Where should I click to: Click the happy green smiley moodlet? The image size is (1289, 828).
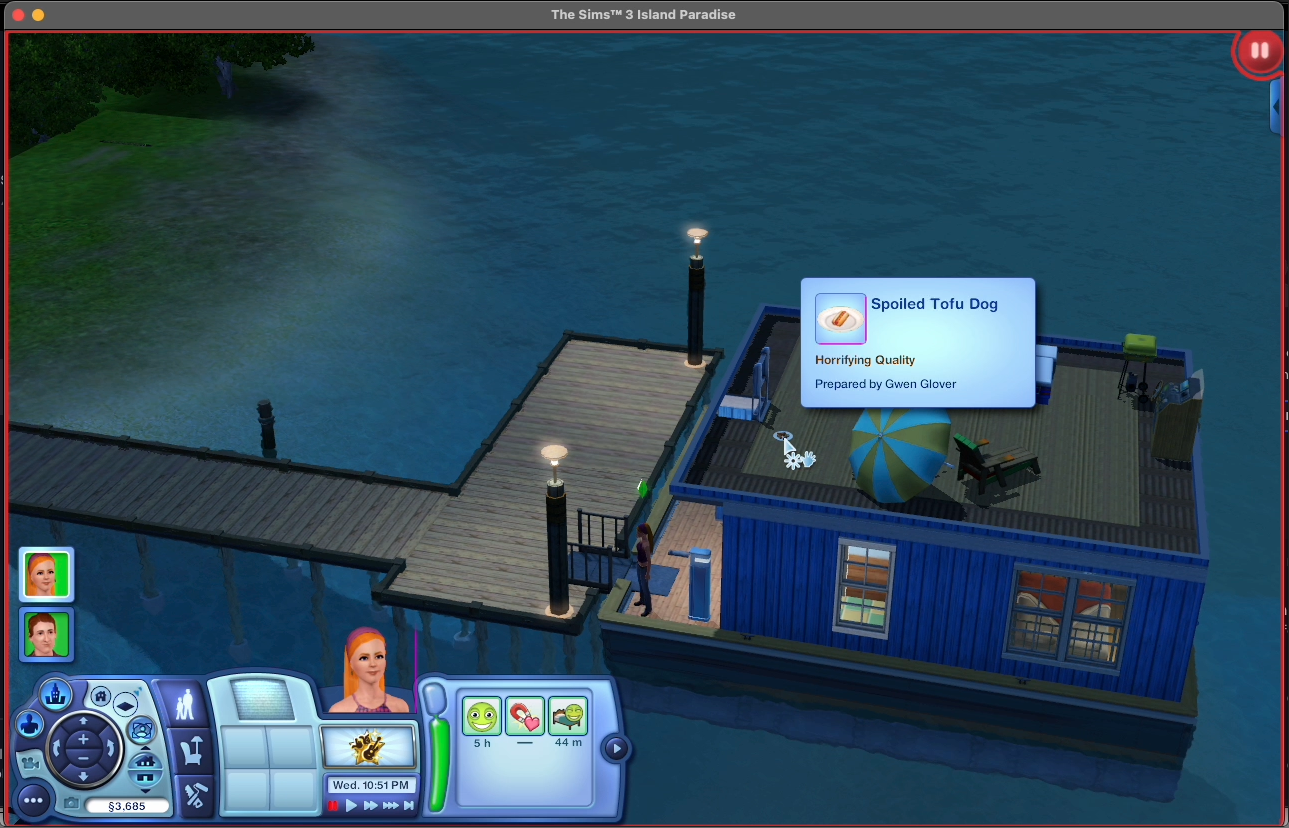click(482, 717)
